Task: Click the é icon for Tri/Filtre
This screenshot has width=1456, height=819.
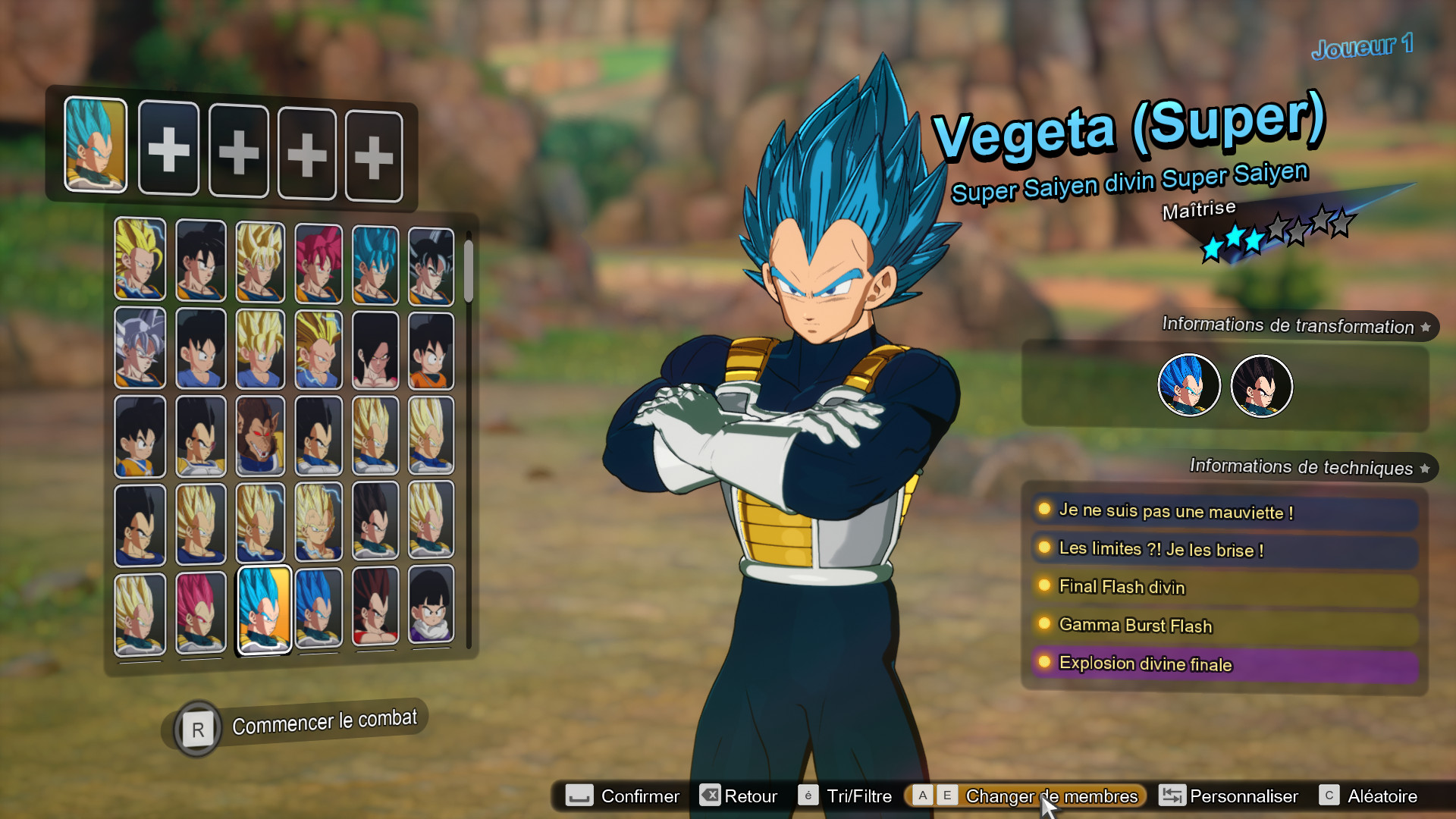Action: 809,796
